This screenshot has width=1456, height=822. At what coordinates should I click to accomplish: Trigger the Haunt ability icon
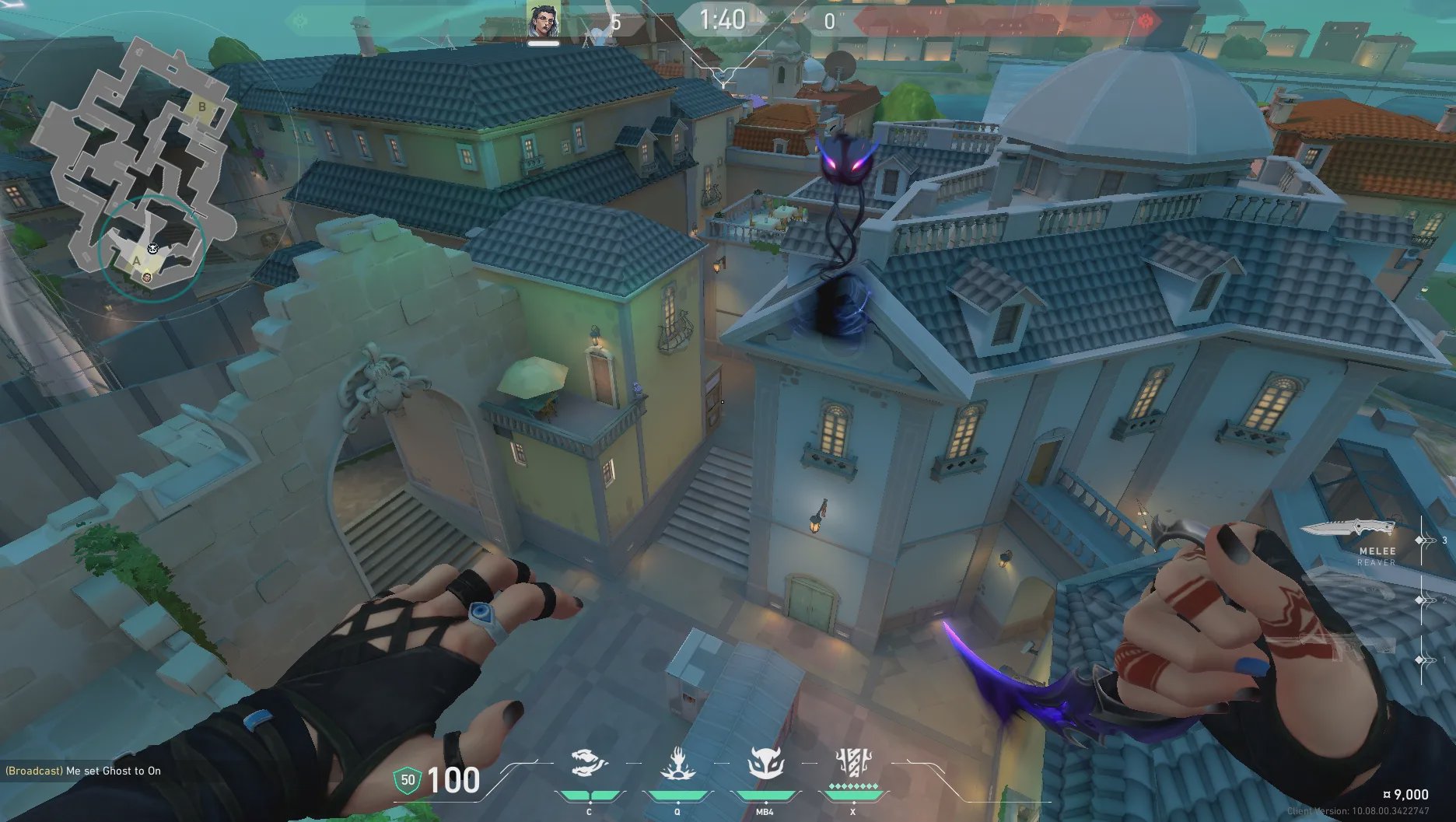[x=765, y=764]
